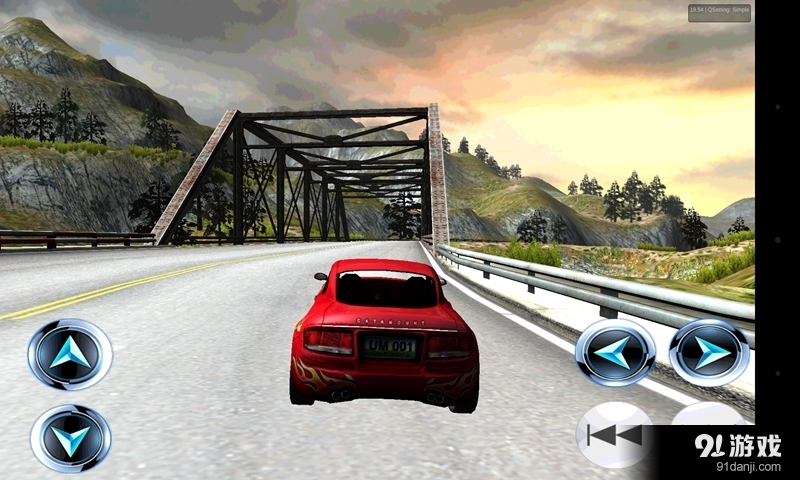Tap the up arrow accelerate button
The height and width of the screenshot is (480, 800).
tap(70, 354)
